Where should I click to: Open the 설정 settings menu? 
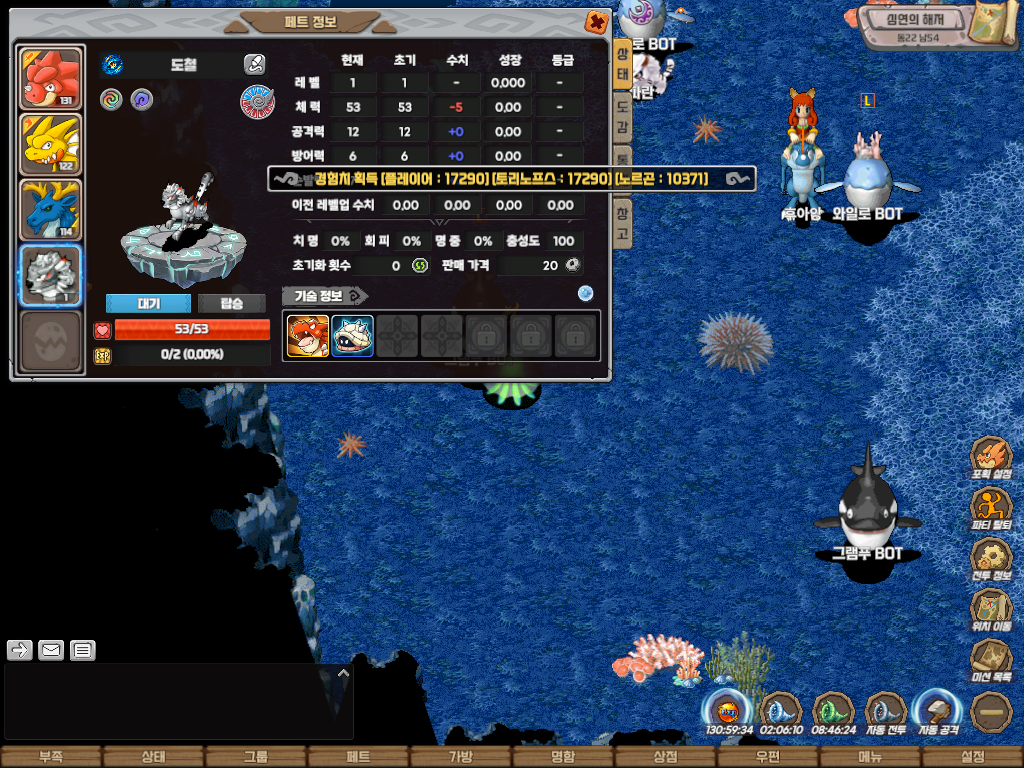click(x=972, y=757)
